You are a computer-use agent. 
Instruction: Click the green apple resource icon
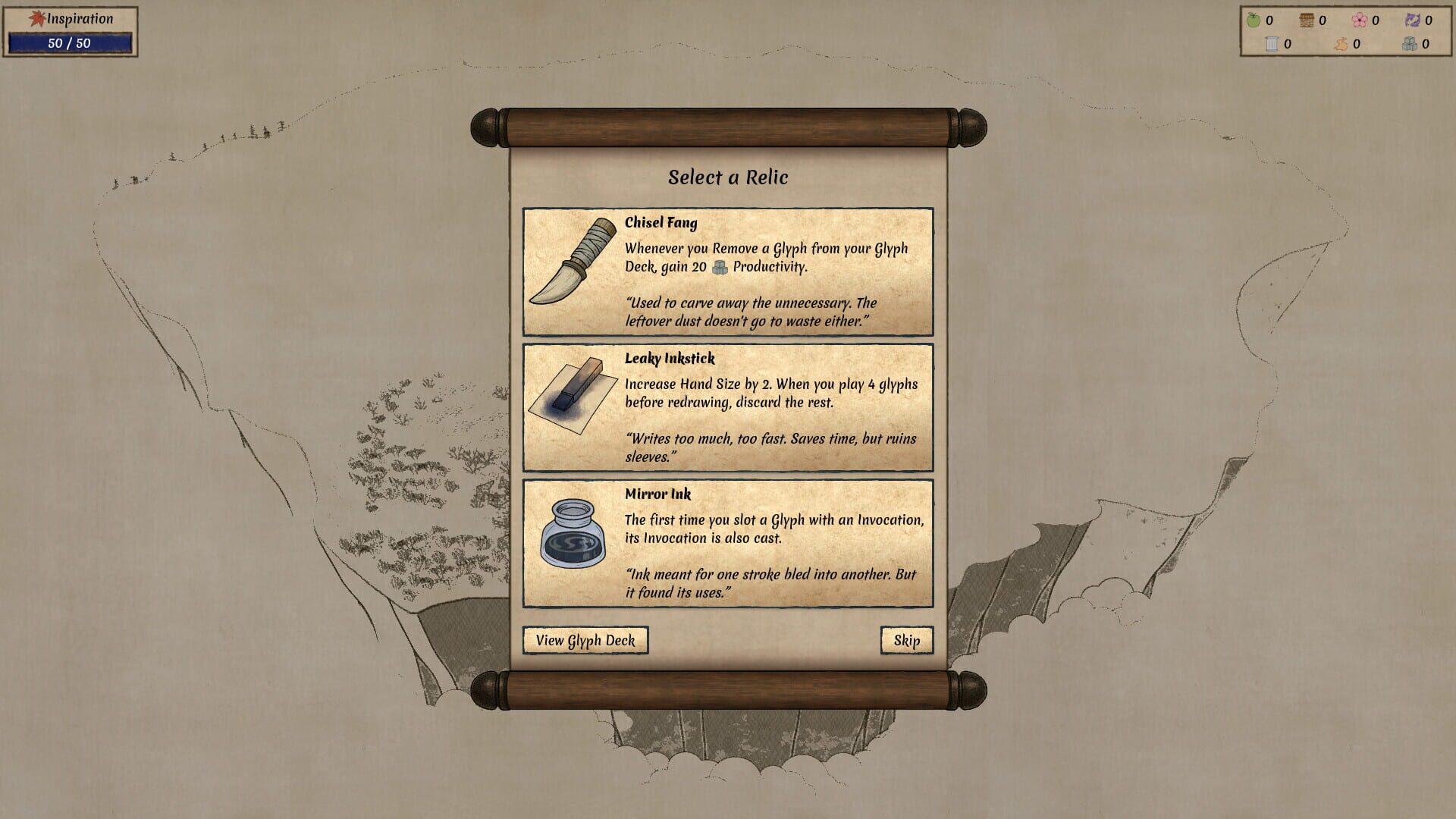1254,20
